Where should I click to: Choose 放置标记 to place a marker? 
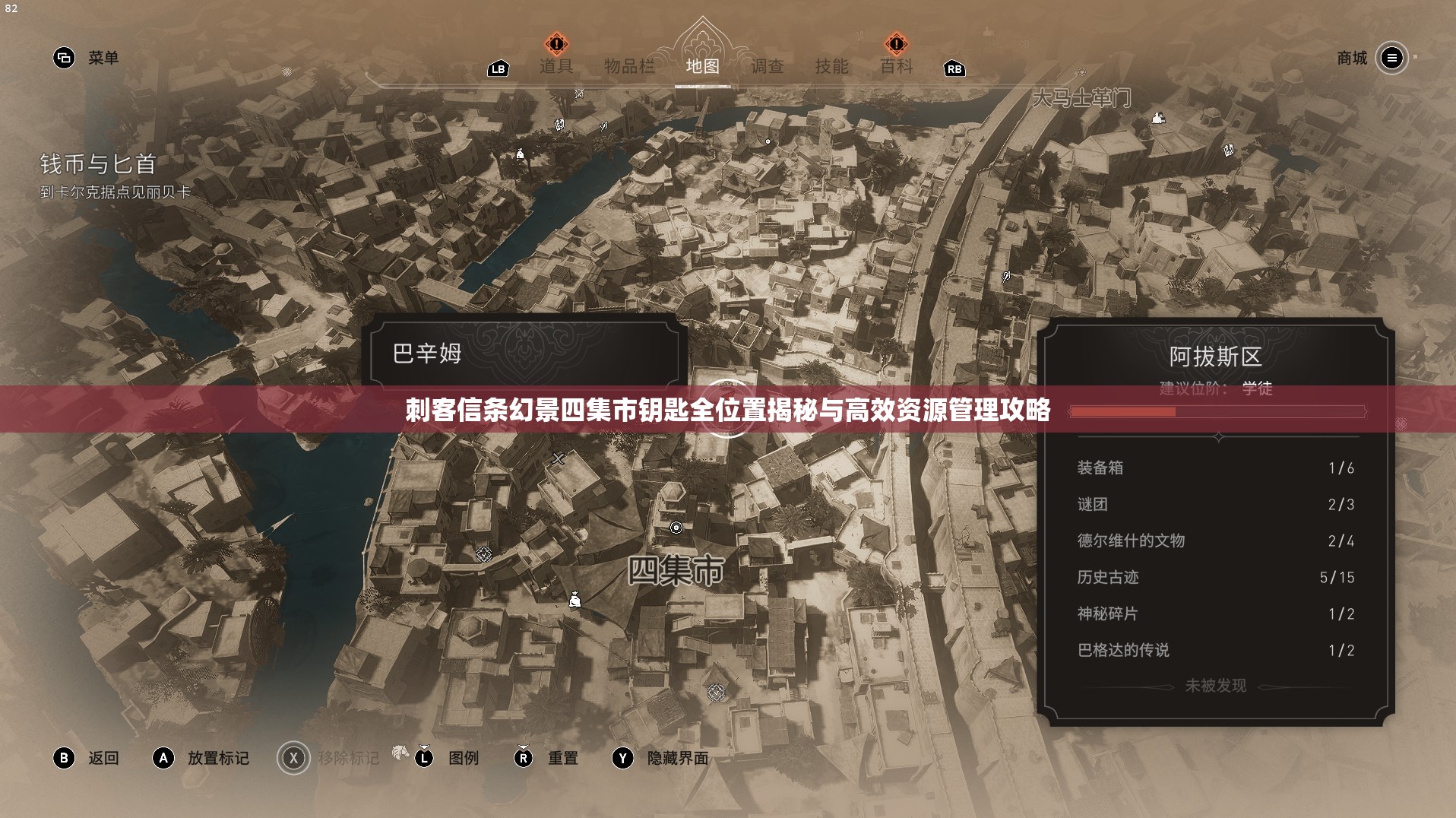pyautogui.click(x=201, y=758)
